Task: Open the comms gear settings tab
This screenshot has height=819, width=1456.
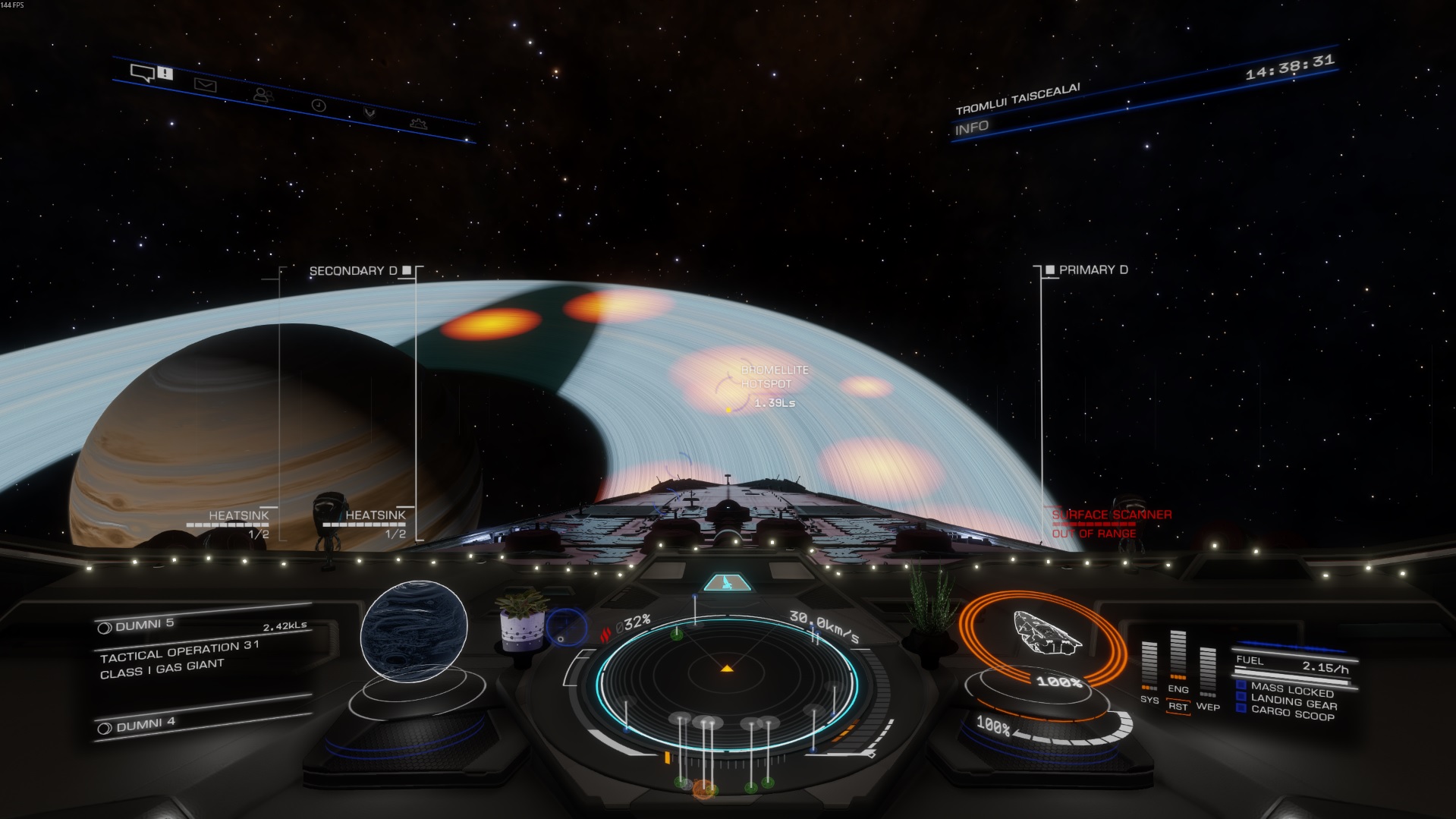Action: pyautogui.click(x=418, y=123)
